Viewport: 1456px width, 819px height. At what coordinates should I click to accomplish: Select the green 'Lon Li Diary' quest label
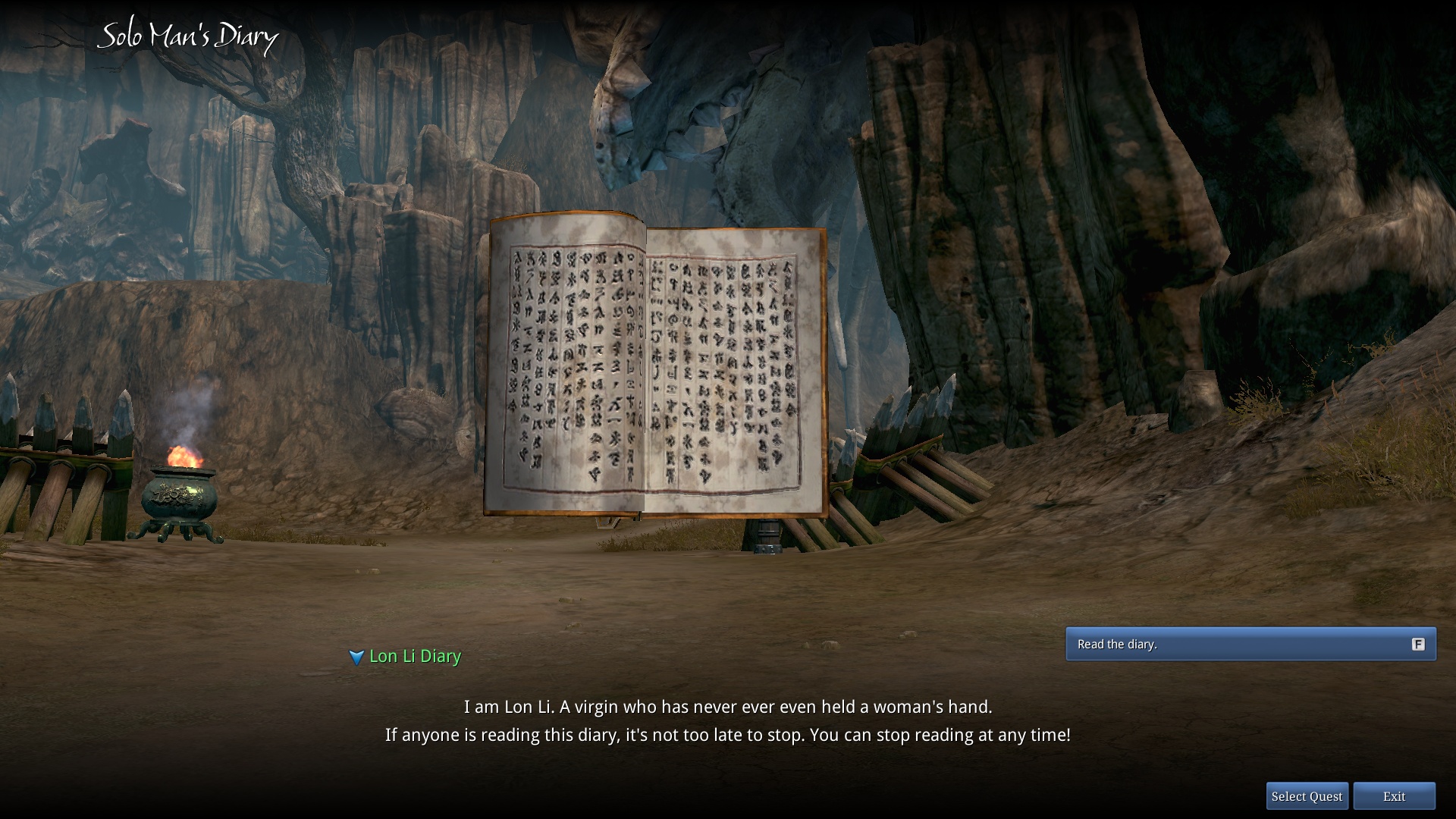click(x=414, y=656)
